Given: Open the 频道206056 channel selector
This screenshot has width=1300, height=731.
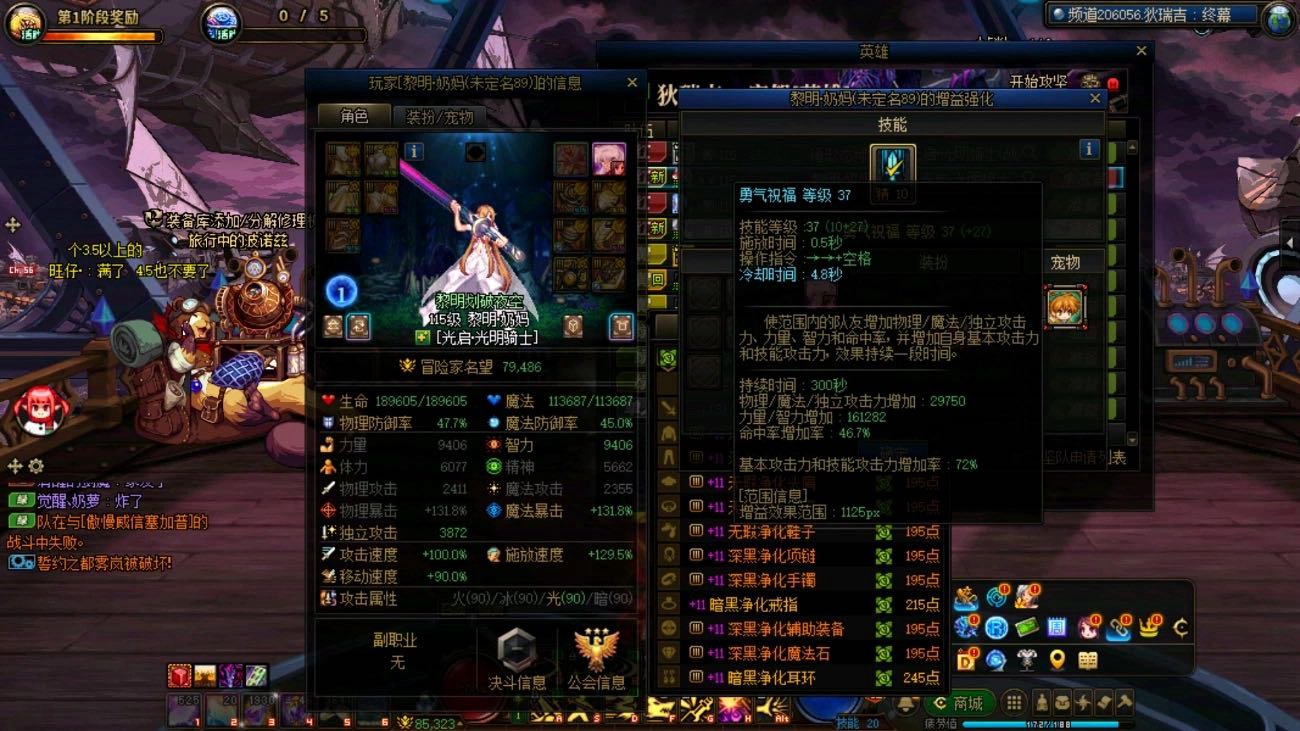Looking at the screenshot, I should point(1145,14).
